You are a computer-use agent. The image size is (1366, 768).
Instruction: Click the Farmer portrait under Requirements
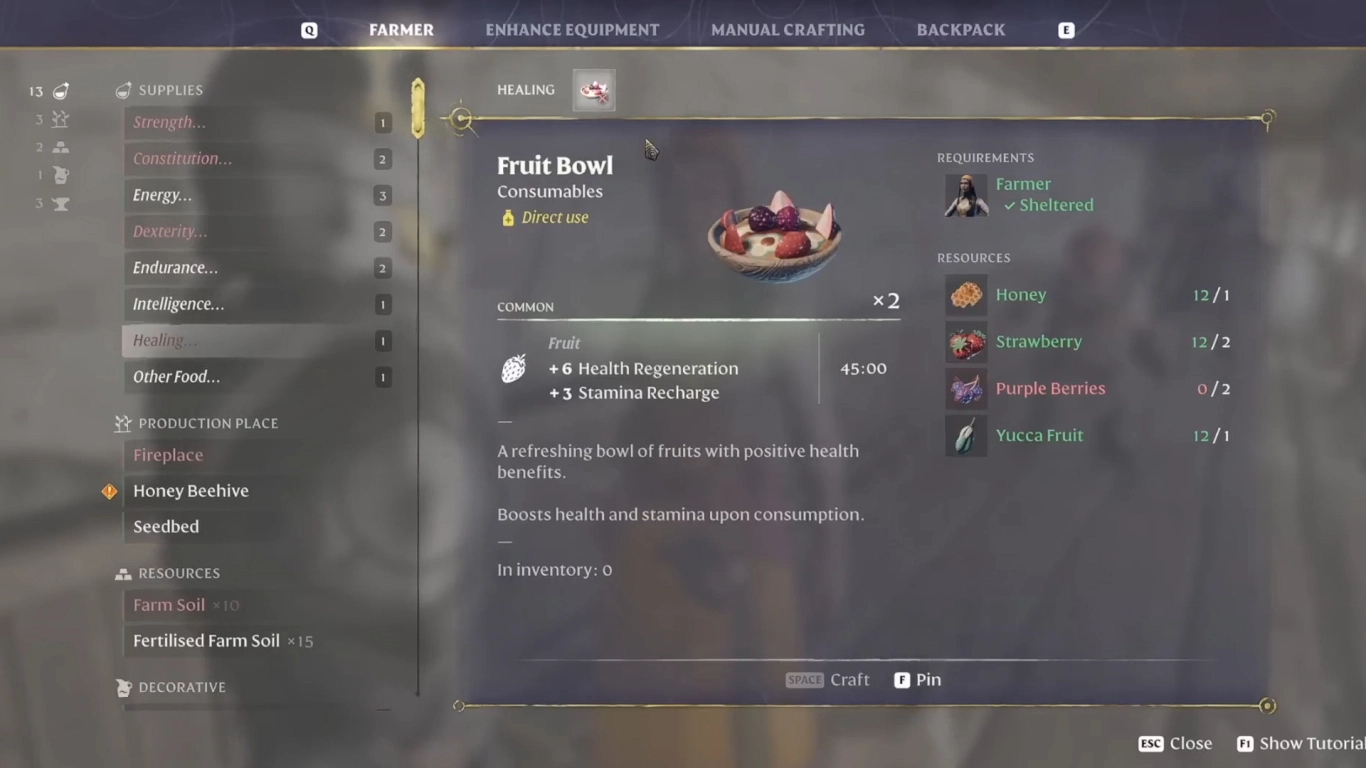(x=965, y=196)
